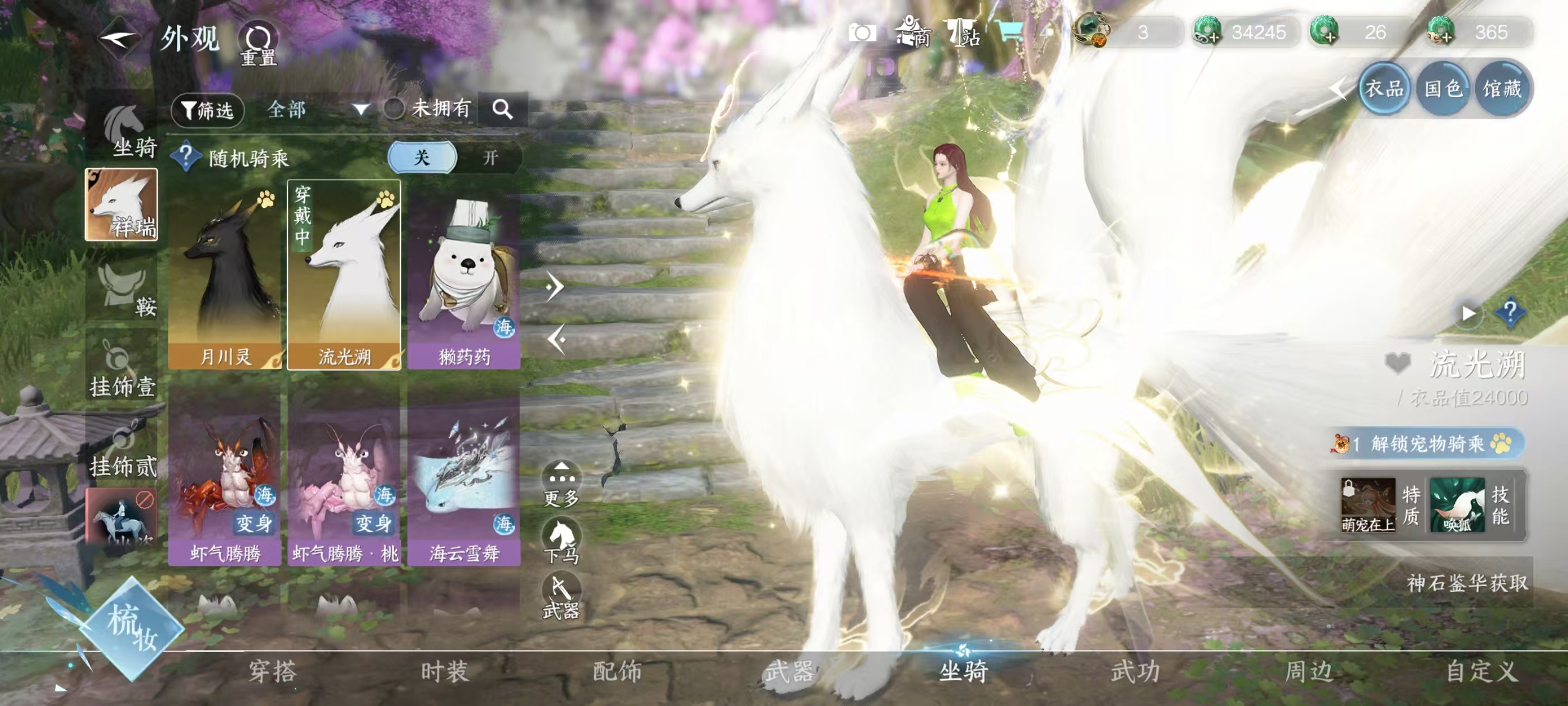This screenshot has width=1568, height=706.
Task: Reset appearance with the 重置 button
Action: coord(258,44)
